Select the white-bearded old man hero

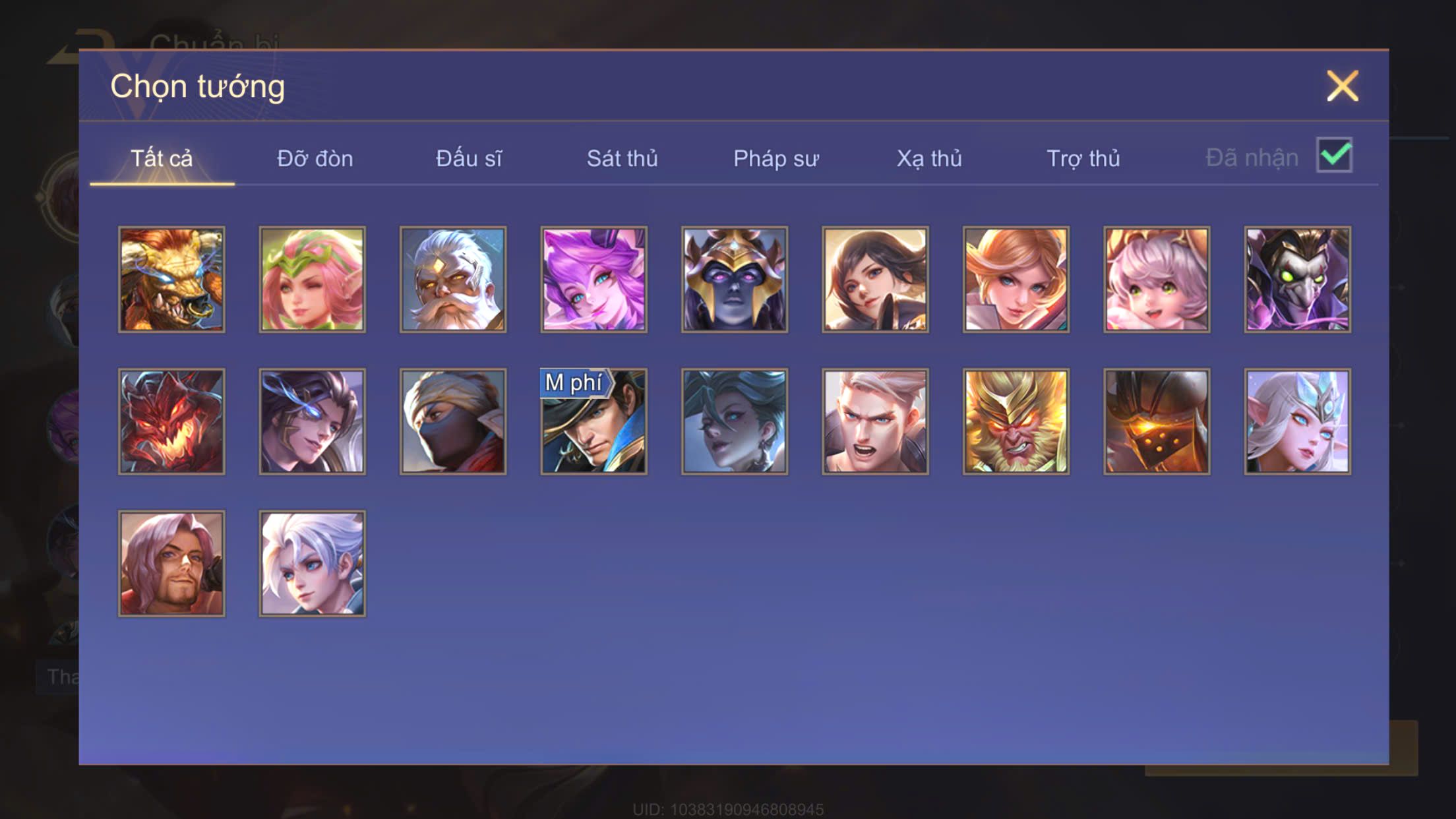click(453, 280)
